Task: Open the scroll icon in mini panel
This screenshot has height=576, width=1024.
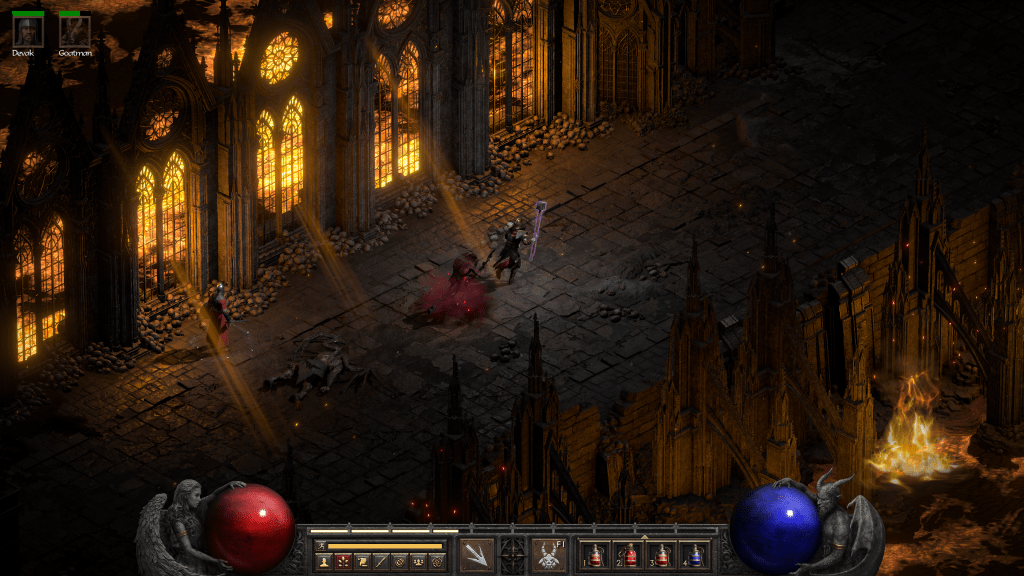Action: [361, 563]
